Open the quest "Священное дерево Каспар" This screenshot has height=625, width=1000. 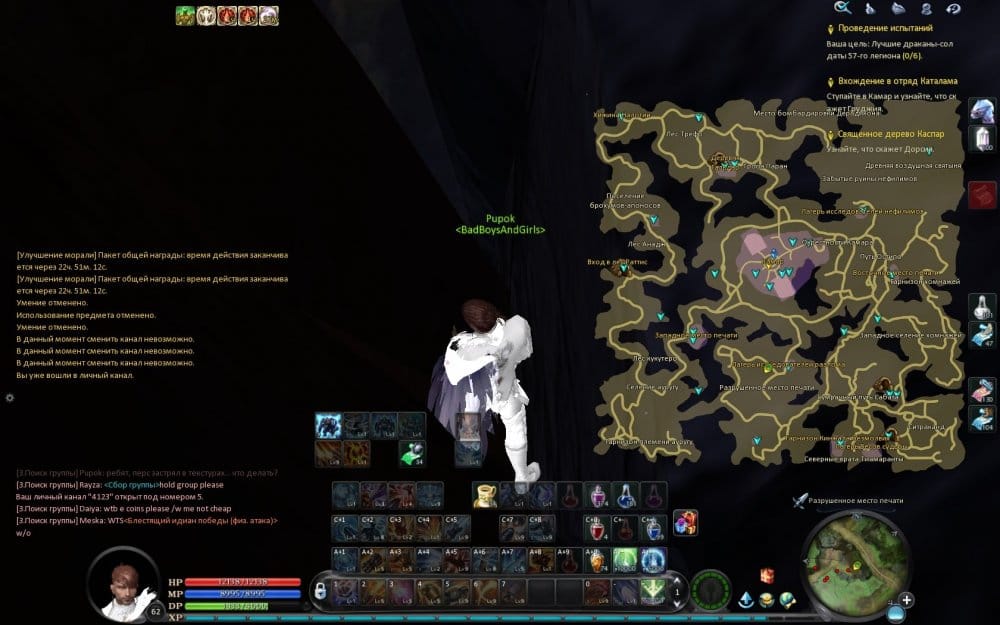point(891,134)
